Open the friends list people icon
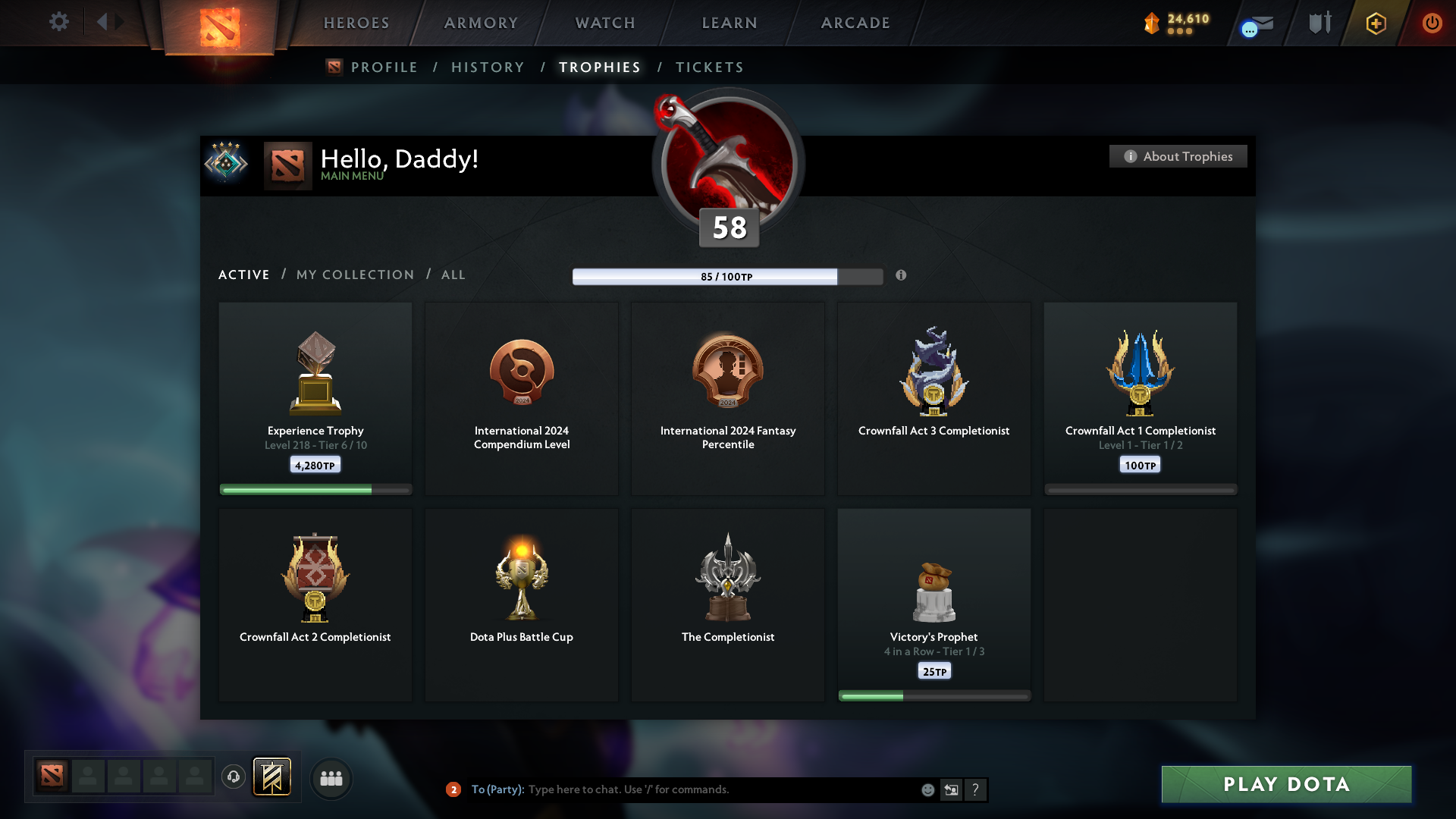This screenshot has height=819, width=1456. point(331,778)
